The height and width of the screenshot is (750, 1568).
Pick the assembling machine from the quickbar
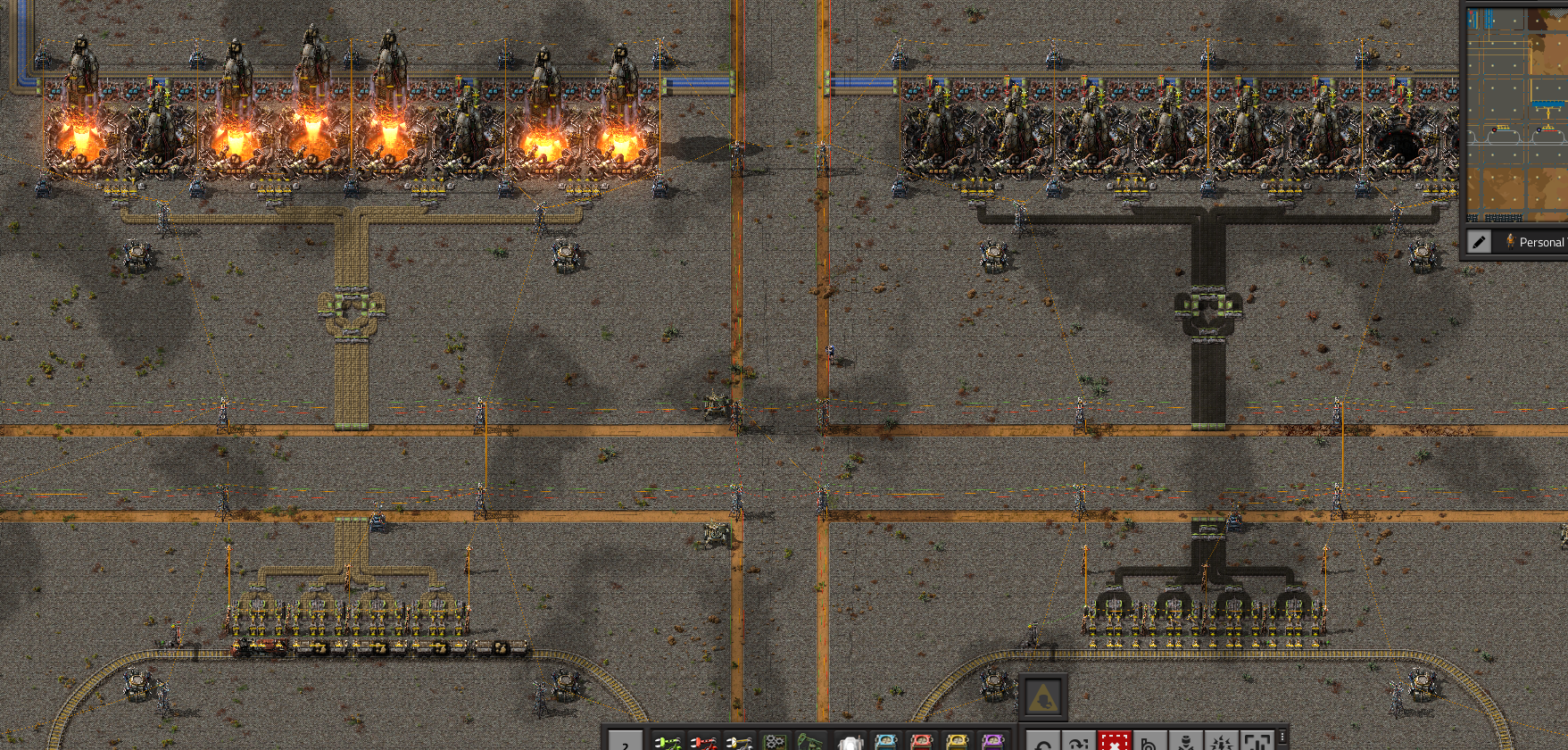point(775,741)
